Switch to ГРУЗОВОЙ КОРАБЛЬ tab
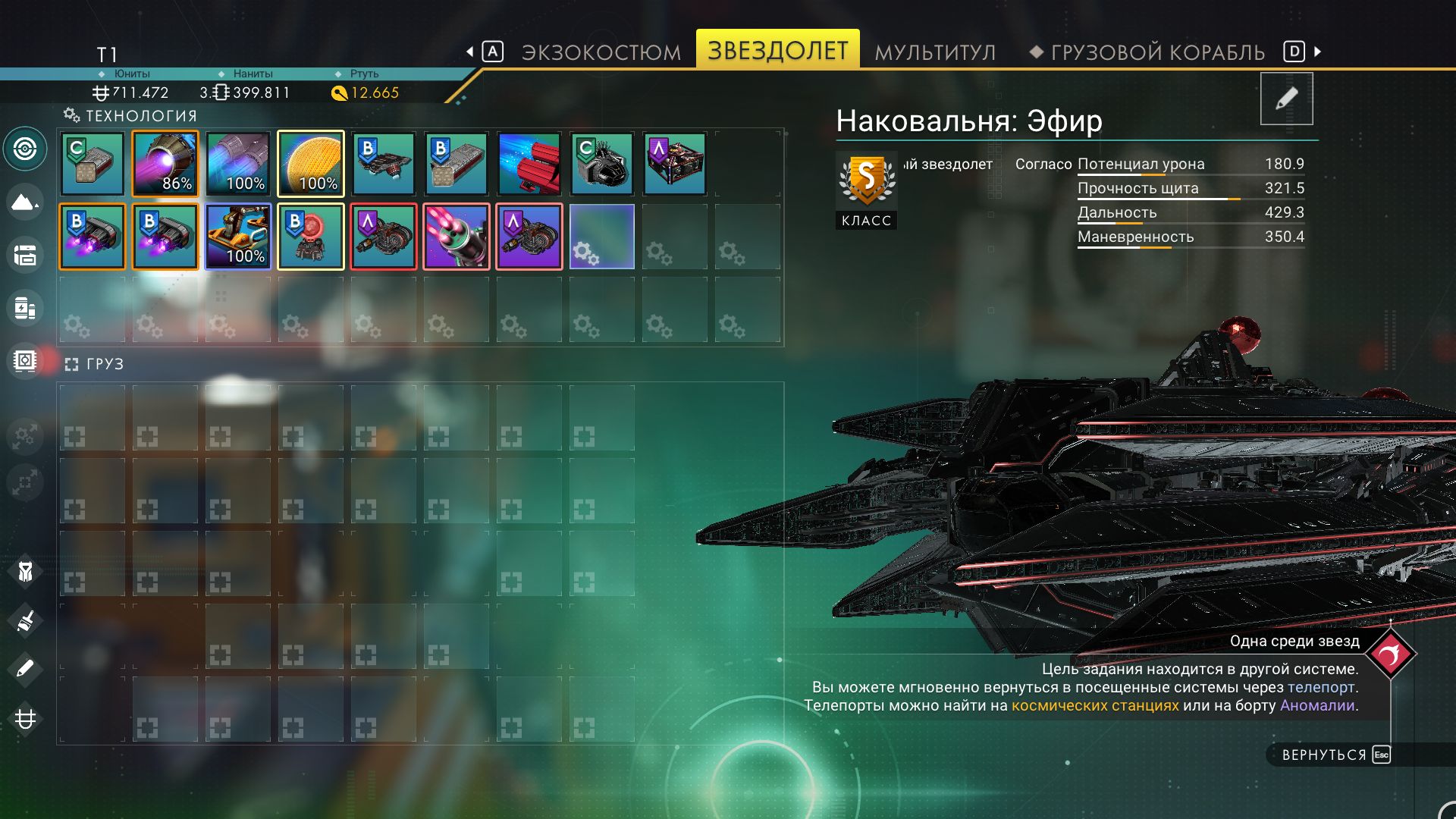The height and width of the screenshot is (819, 1456). point(1157,52)
